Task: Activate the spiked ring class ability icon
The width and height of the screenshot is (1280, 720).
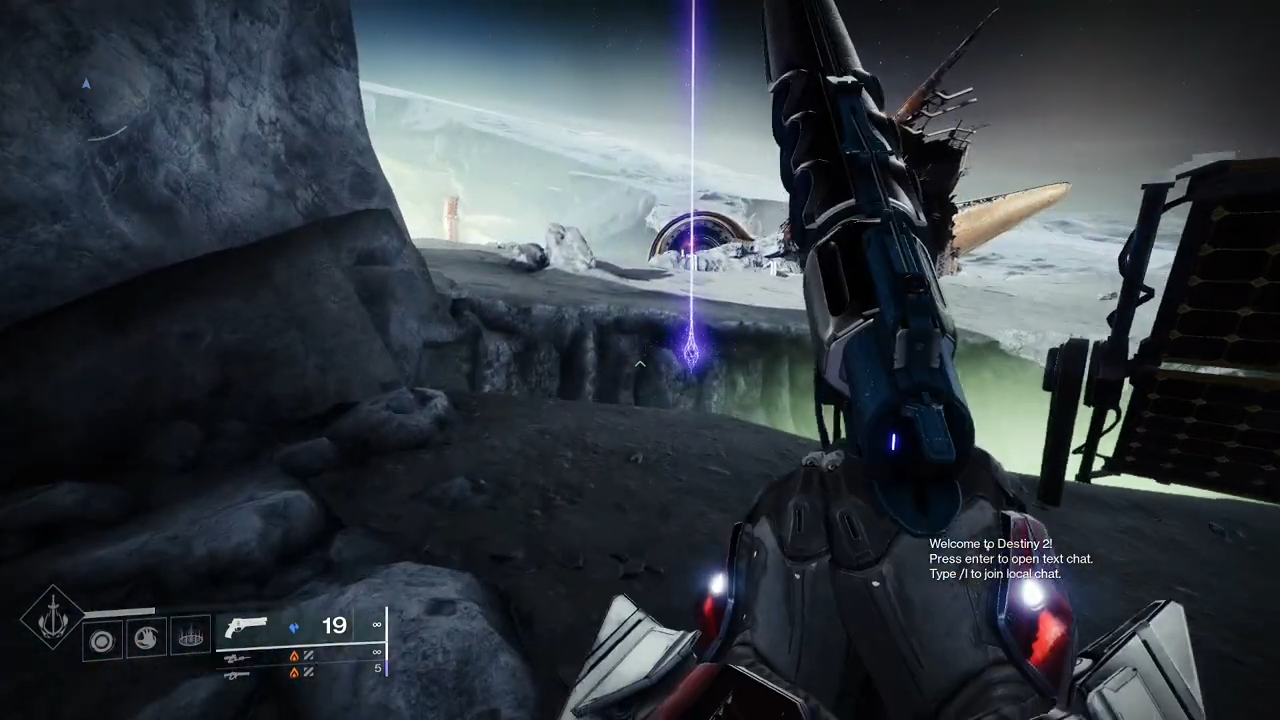Action: [x=190, y=636]
